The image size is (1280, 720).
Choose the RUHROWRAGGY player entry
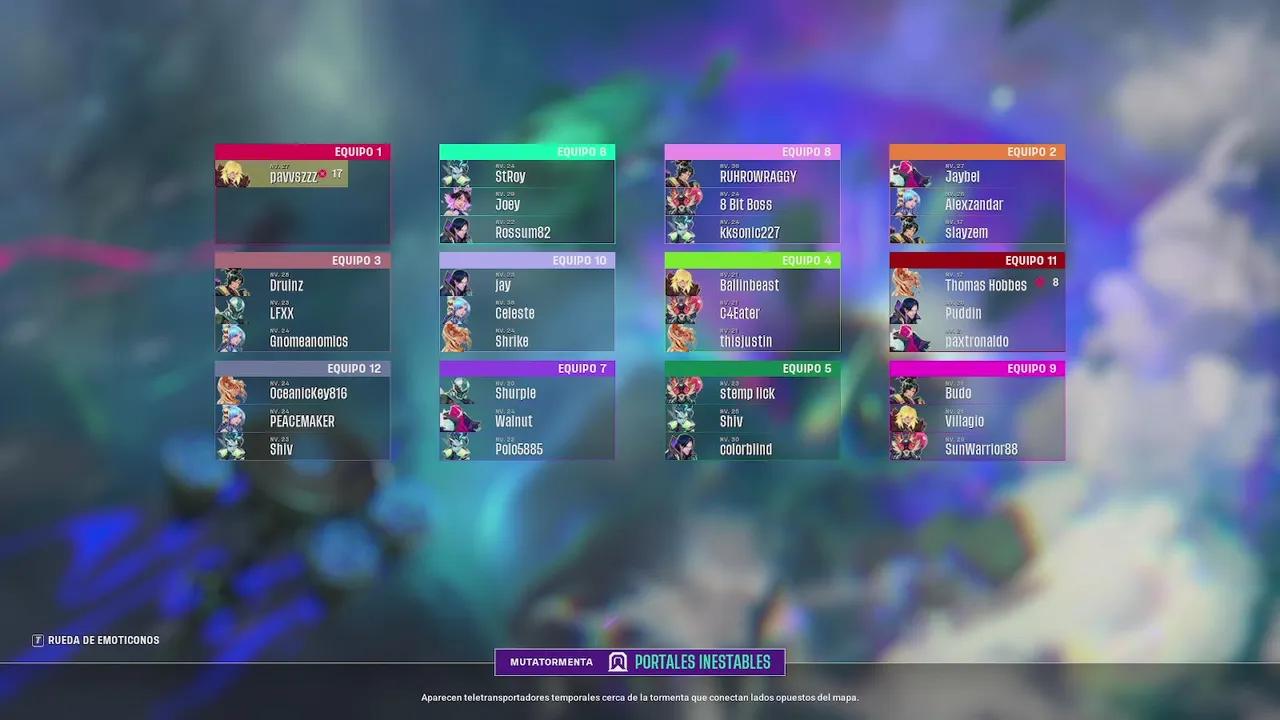click(x=752, y=176)
